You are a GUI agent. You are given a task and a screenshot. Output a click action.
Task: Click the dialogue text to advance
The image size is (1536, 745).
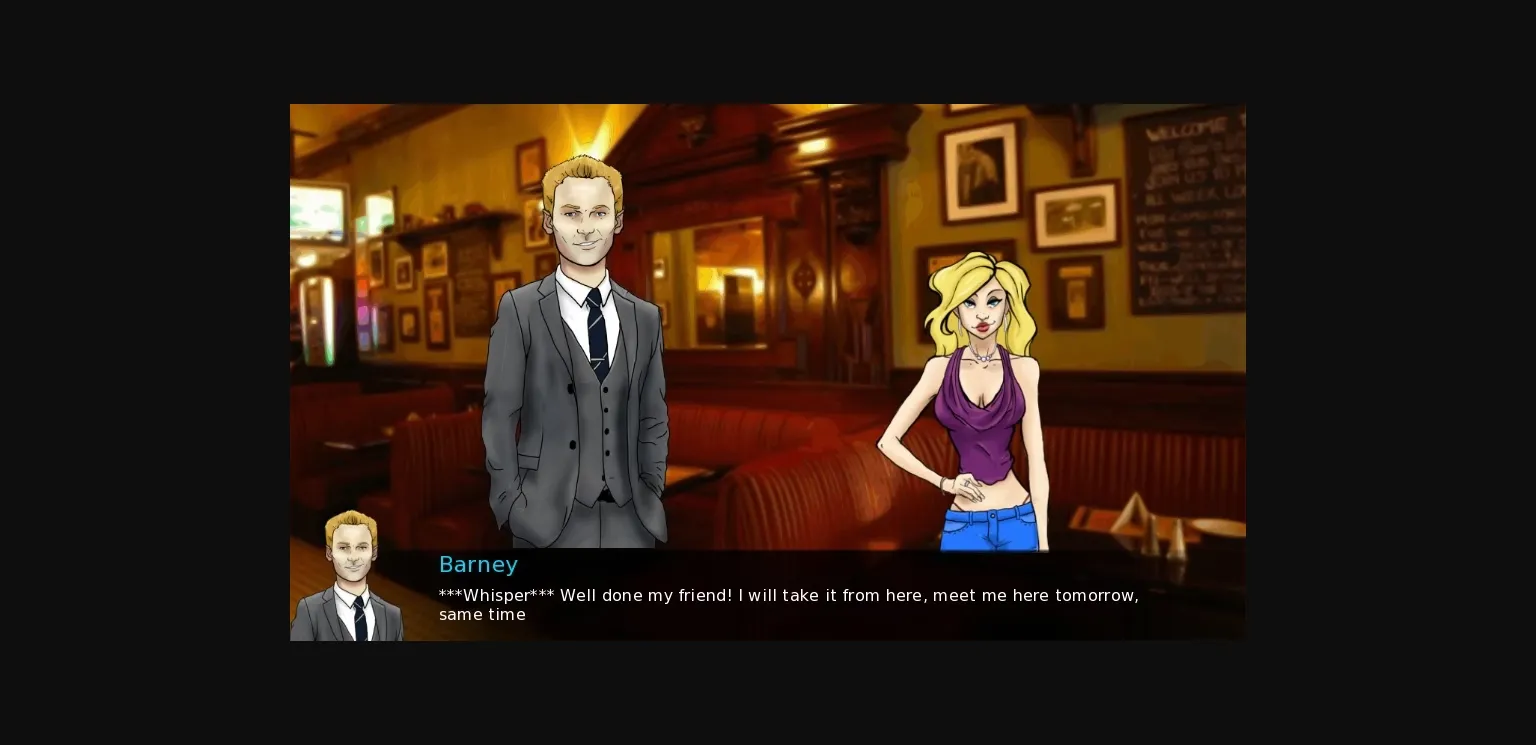[x=788, y=605]
